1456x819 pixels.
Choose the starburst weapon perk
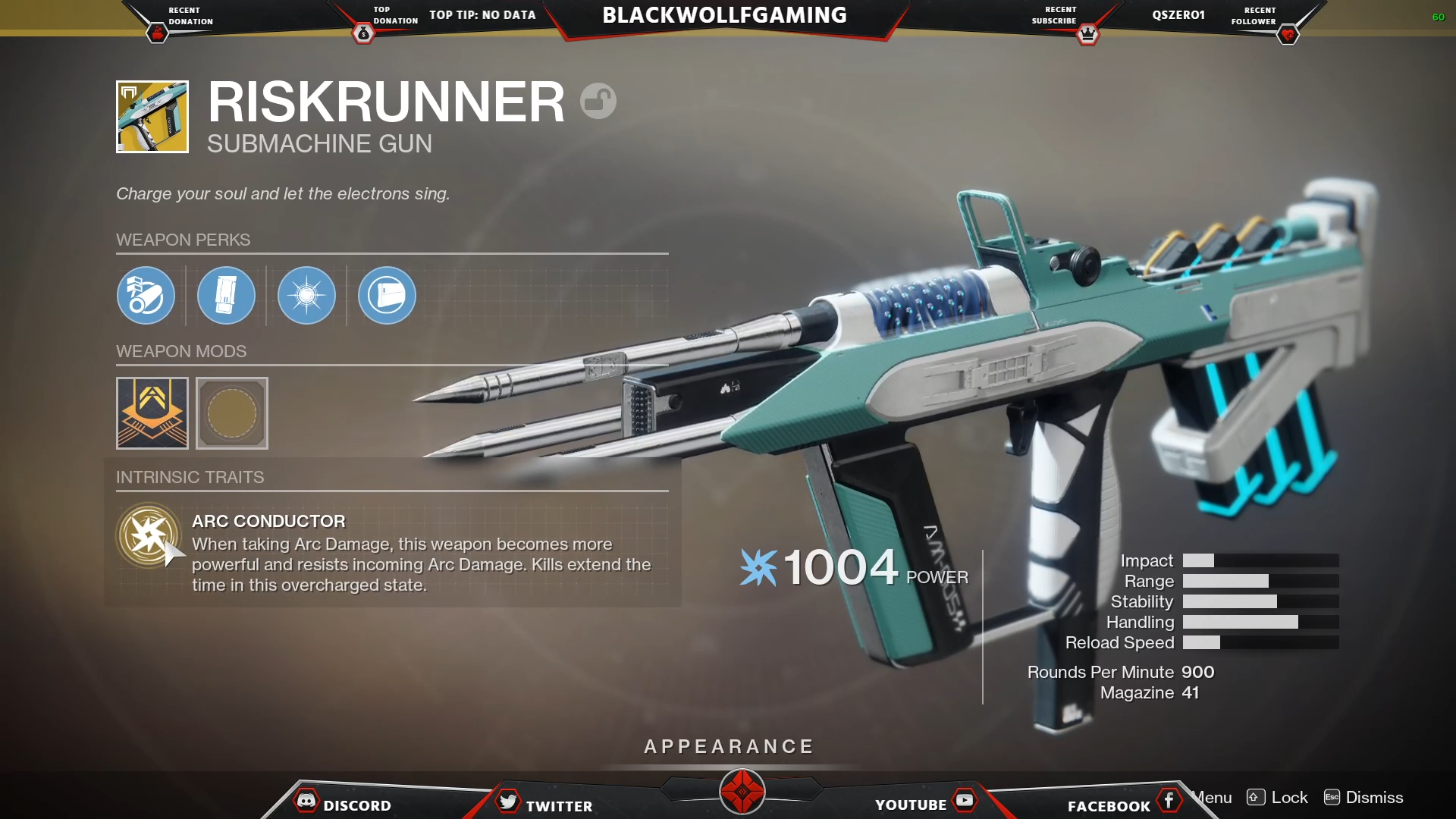click(306, 296)
